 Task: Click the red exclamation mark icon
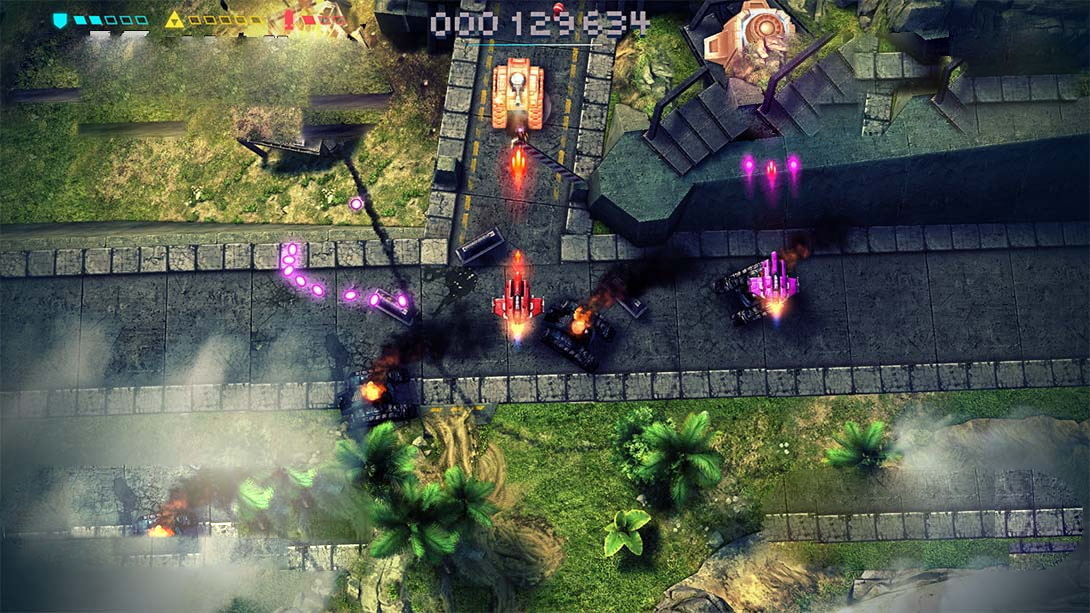tap(289, 20)
